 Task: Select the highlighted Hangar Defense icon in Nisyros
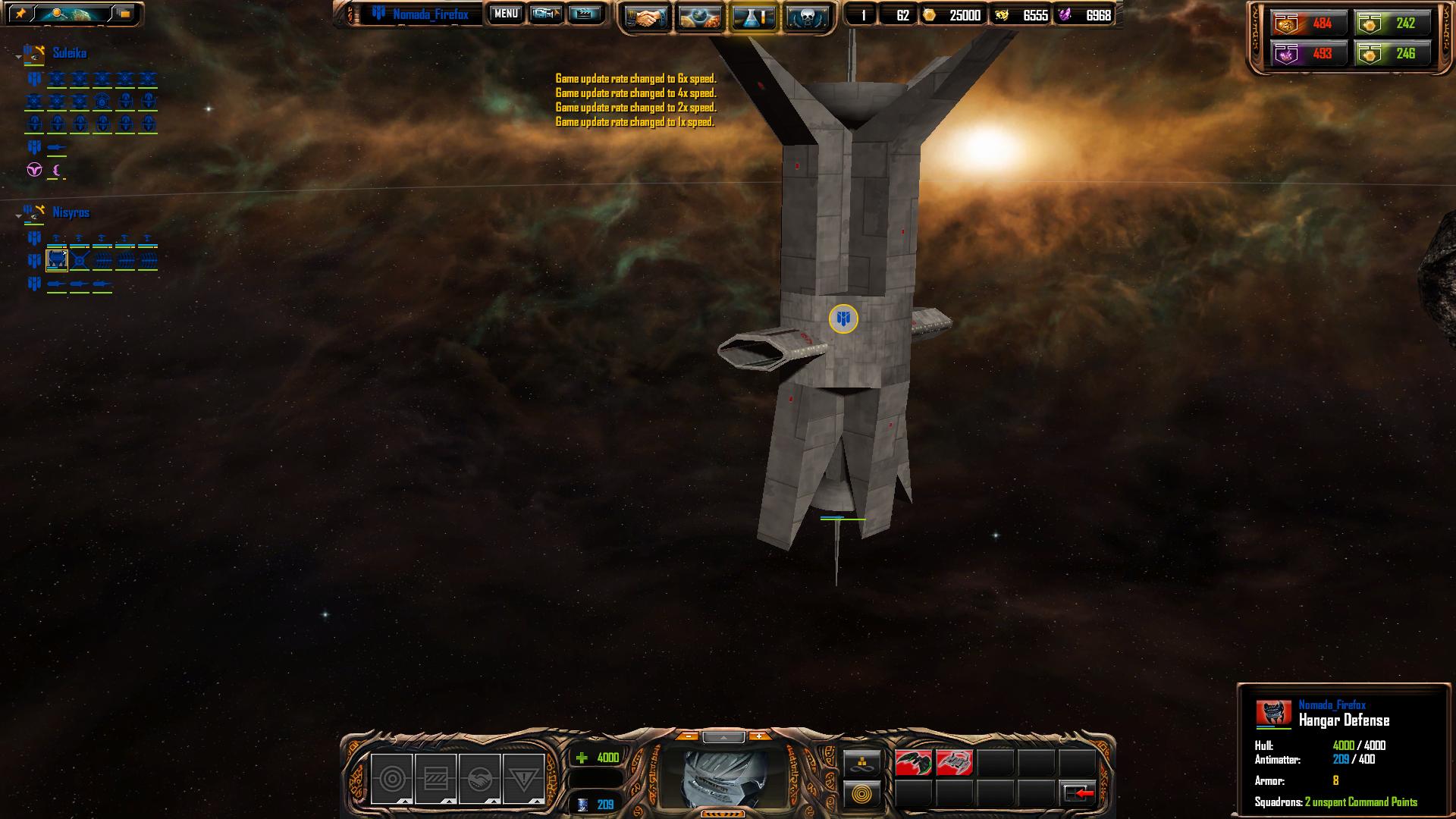coord(57,261)
